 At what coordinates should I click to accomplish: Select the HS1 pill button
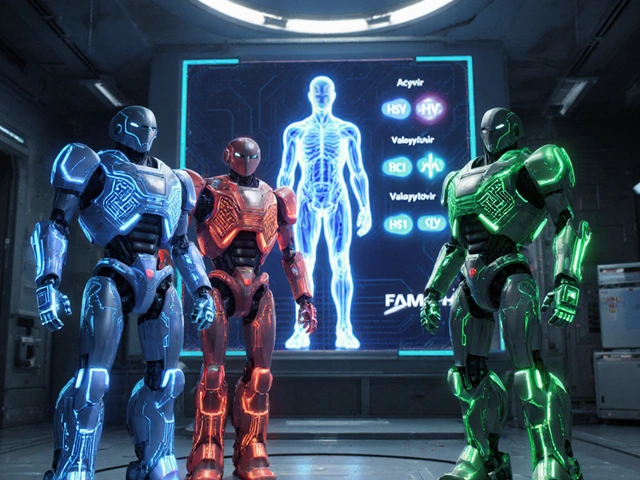pyautogui.click(x=398, y=224)
